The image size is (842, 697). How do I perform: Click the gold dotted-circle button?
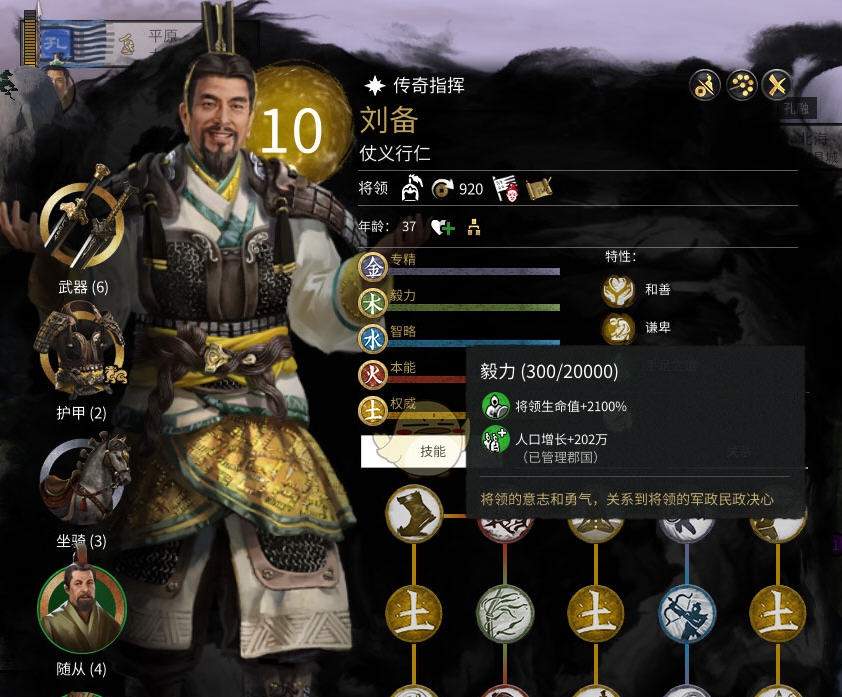pyautogui.click(x=741, y=85)
